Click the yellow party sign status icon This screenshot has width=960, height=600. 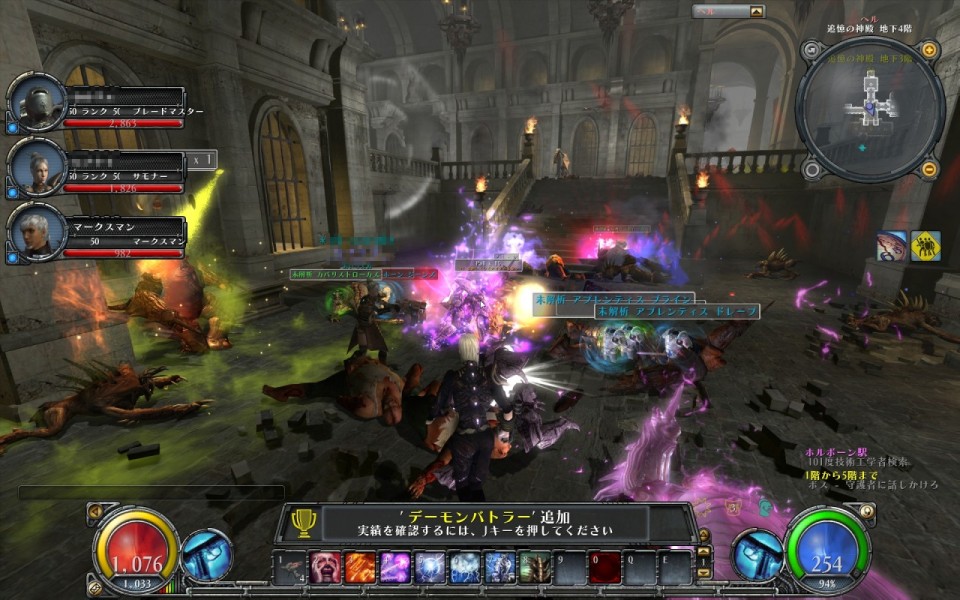tap(925, 246)
